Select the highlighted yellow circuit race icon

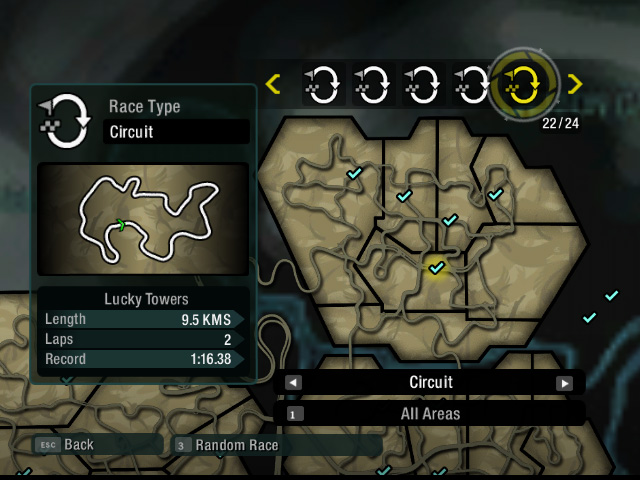tap(525, 85)
